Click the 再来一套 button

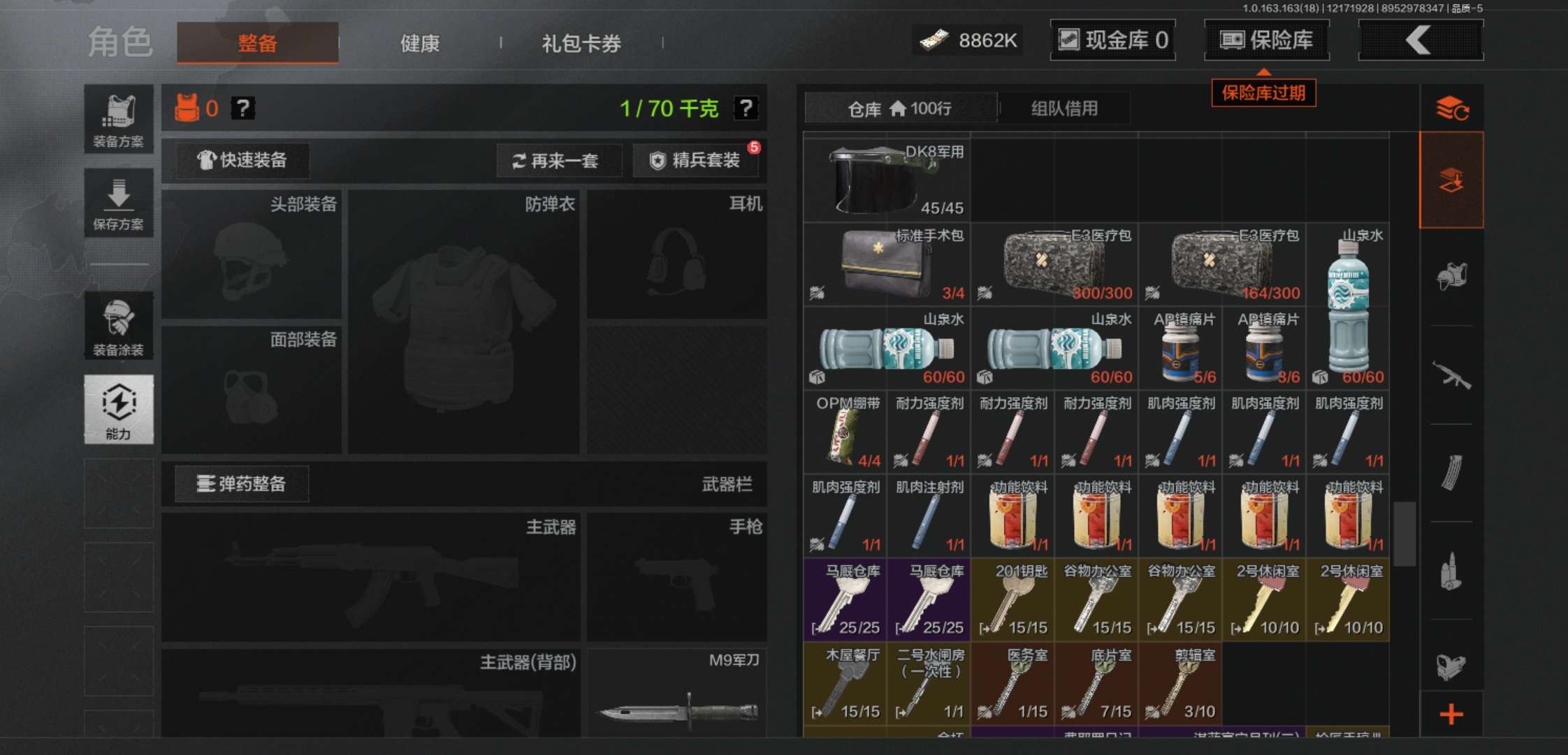[x=557, y=161]
